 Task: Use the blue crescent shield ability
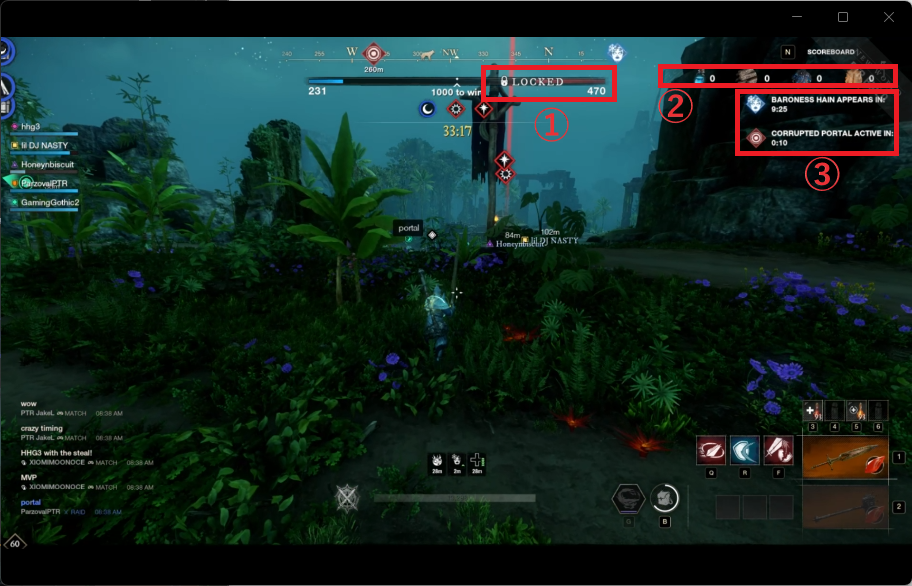(x=745, y=451)
